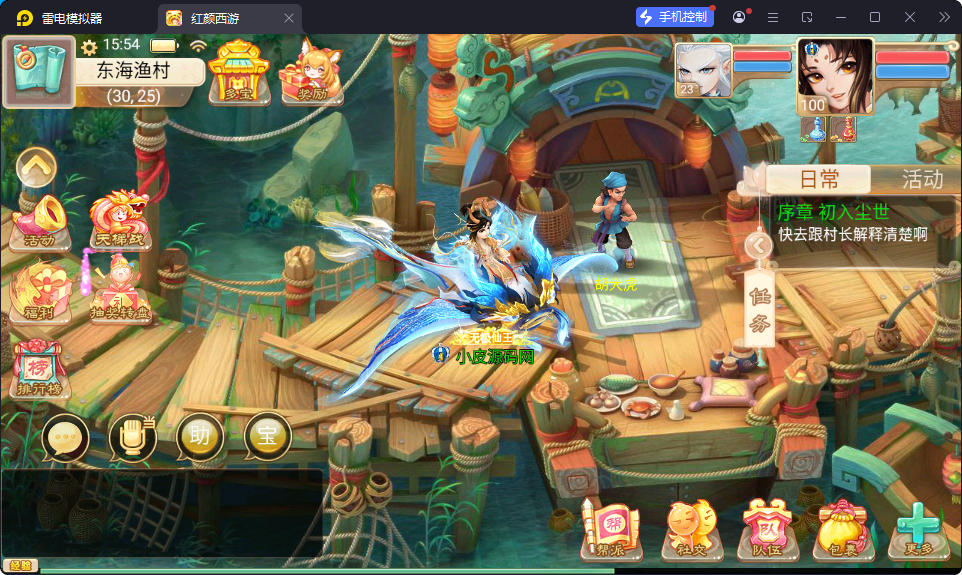The height and width of the screenshot is (575, 962).
Task: Enter the 天梯战 ladder battle
Action: (x=118, y=220)
